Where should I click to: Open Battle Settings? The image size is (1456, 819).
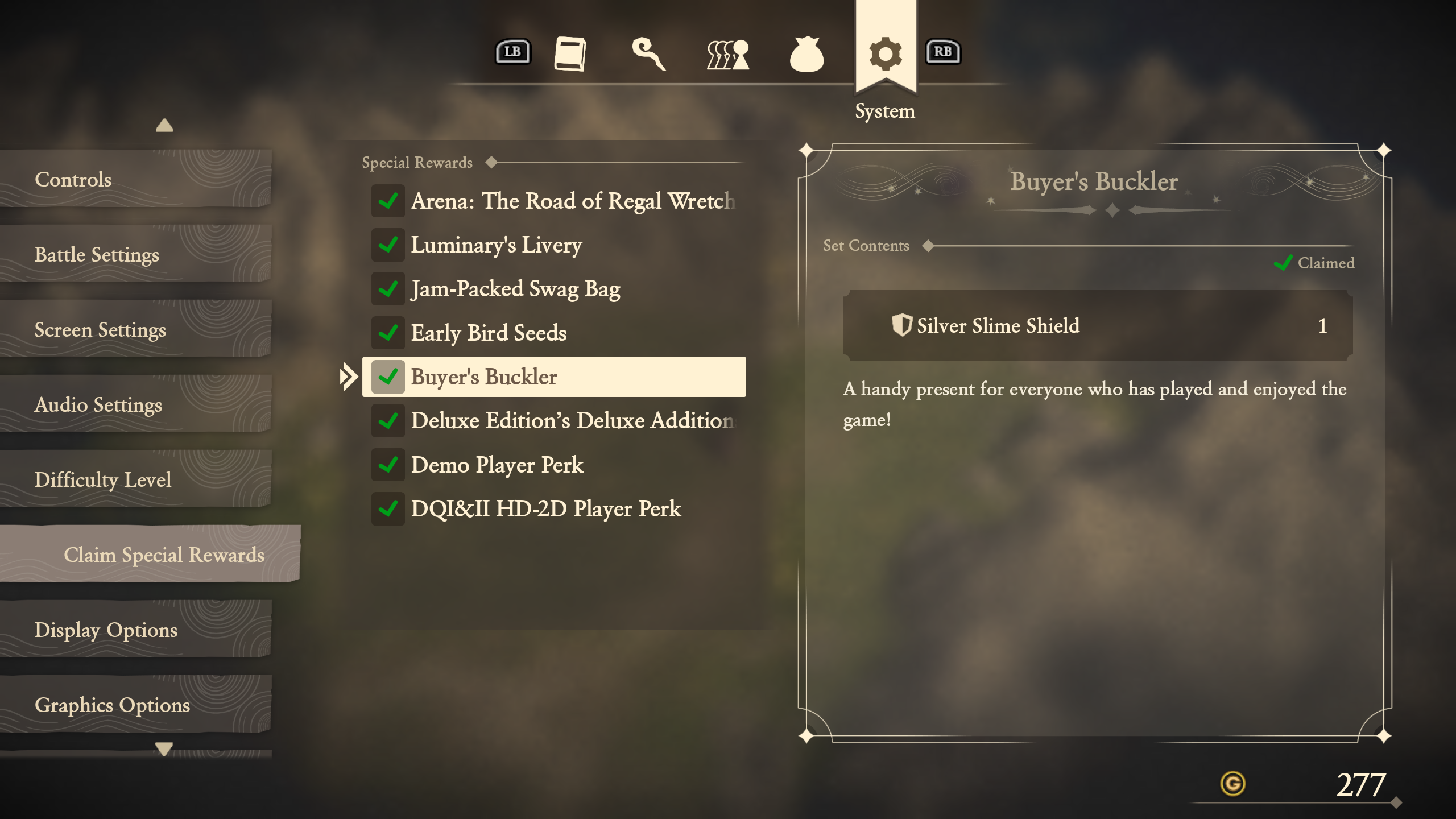(x=135, y=255)
